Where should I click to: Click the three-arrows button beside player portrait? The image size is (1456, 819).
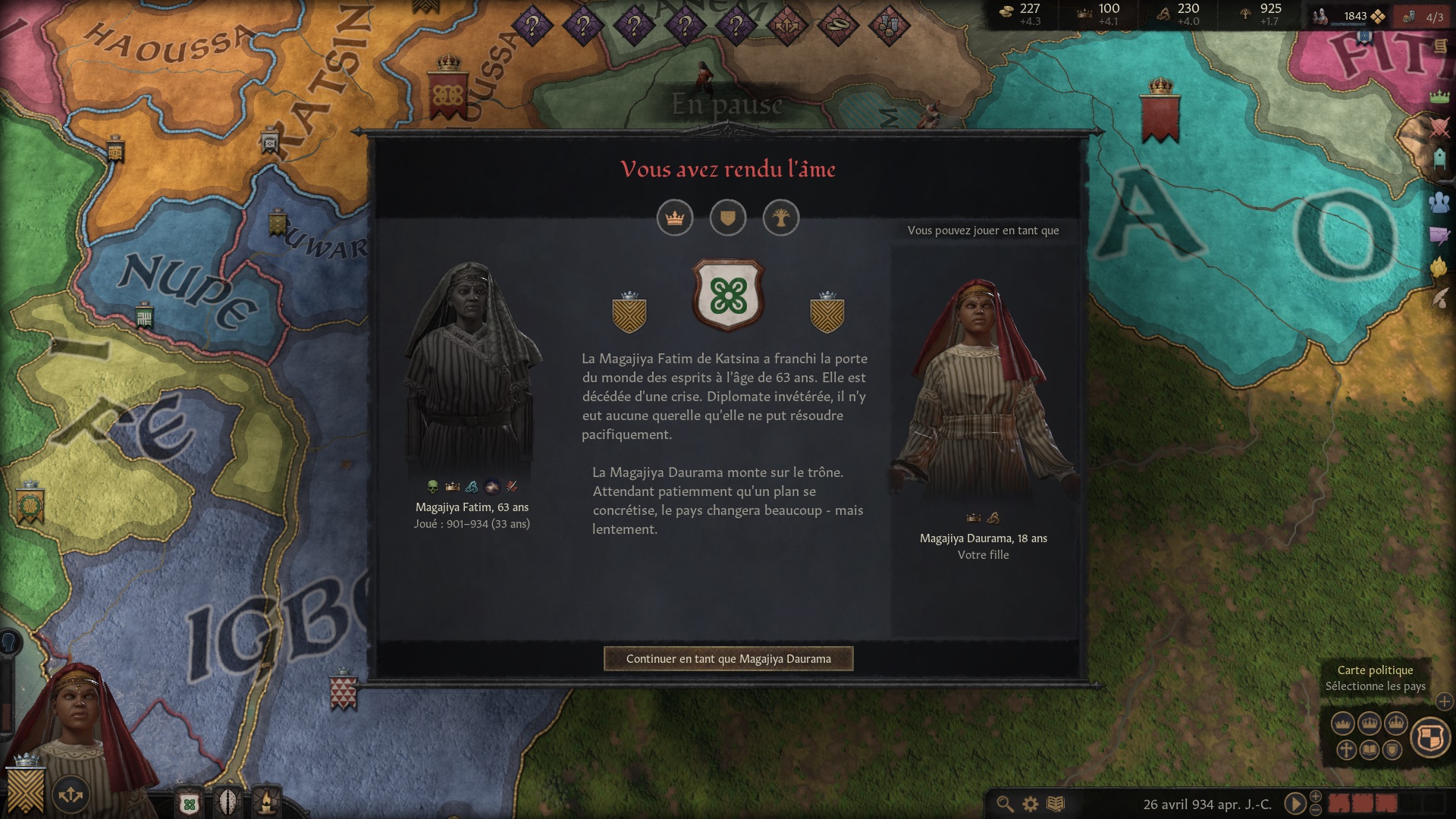[x=71, y=794]
